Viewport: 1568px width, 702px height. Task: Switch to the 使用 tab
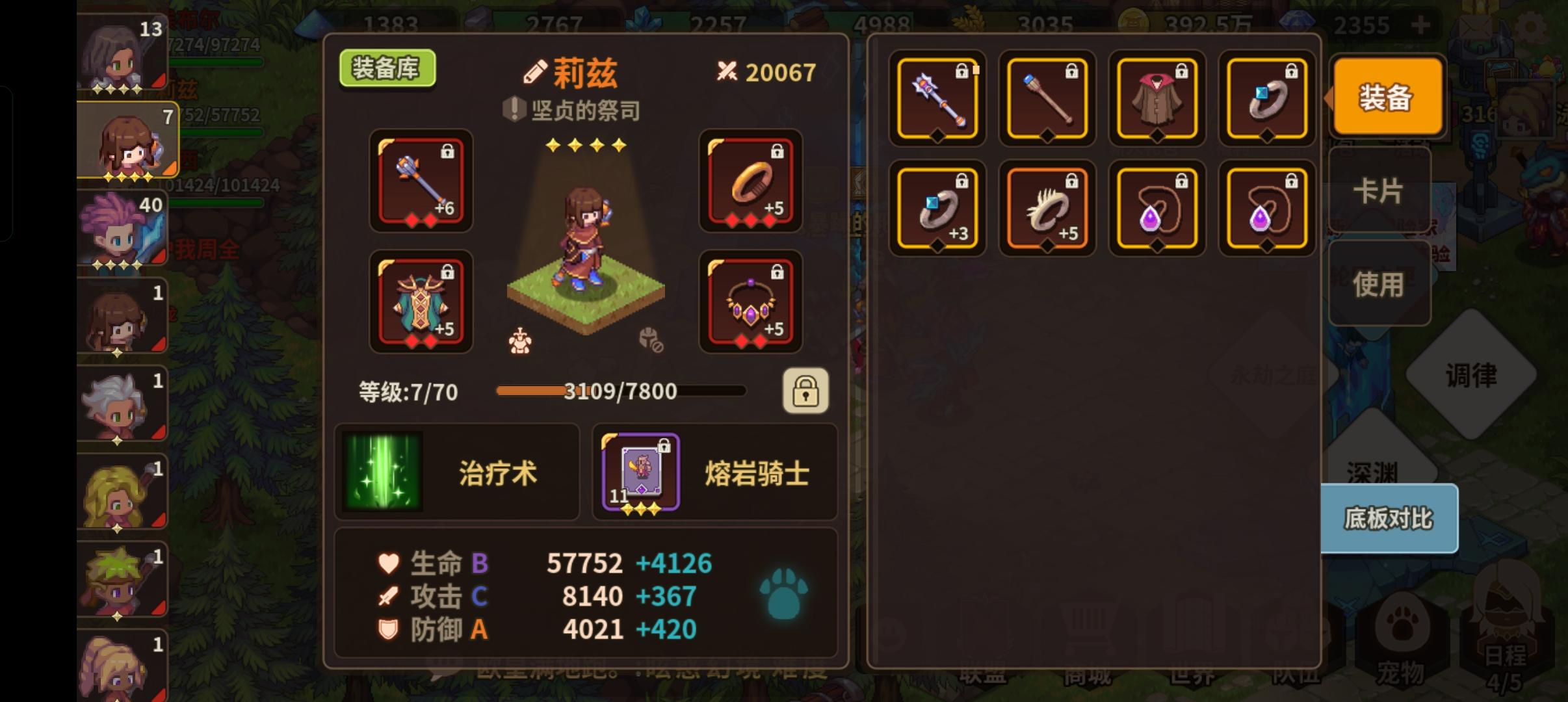click(x=1379, y=284)
